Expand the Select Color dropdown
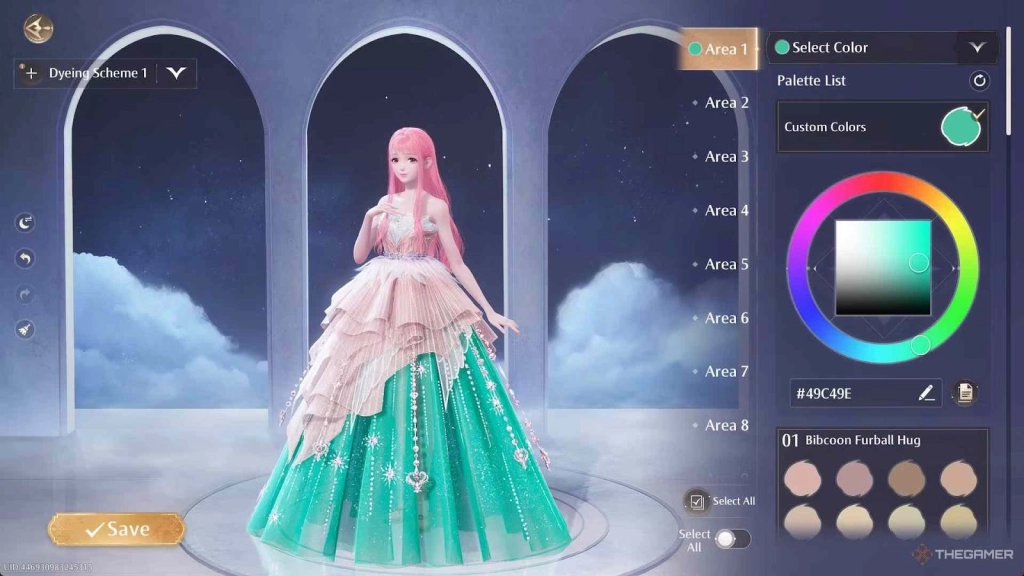Screen dimensions: 1024x576 point(977,47)
